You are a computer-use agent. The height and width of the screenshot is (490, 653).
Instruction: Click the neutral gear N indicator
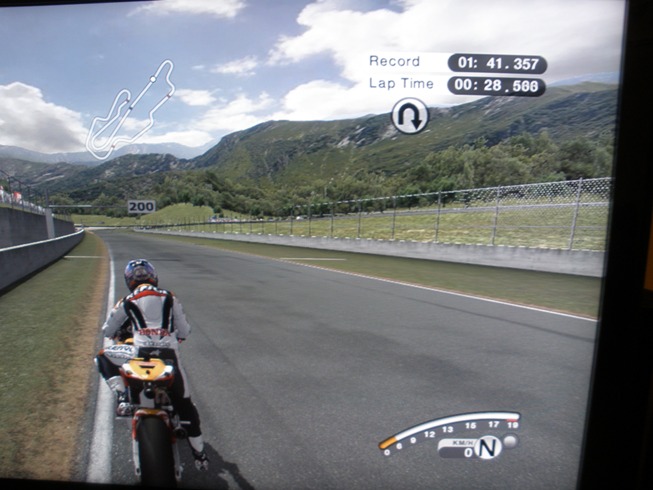click(x=487, y=448)
